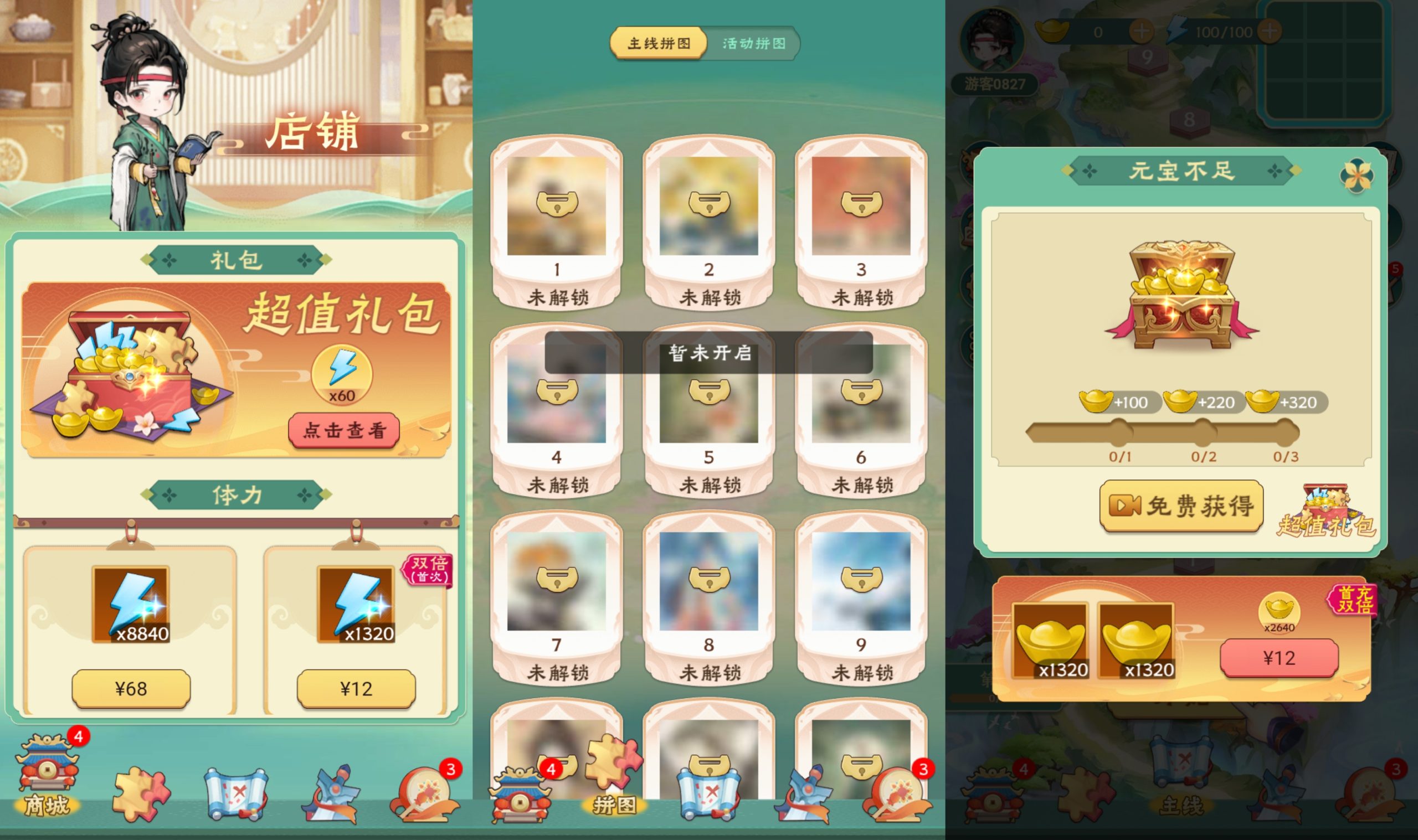The image size is (1418, 840).
Task: Buy the x8840 energy pack for ¥68
Action: 130,689
